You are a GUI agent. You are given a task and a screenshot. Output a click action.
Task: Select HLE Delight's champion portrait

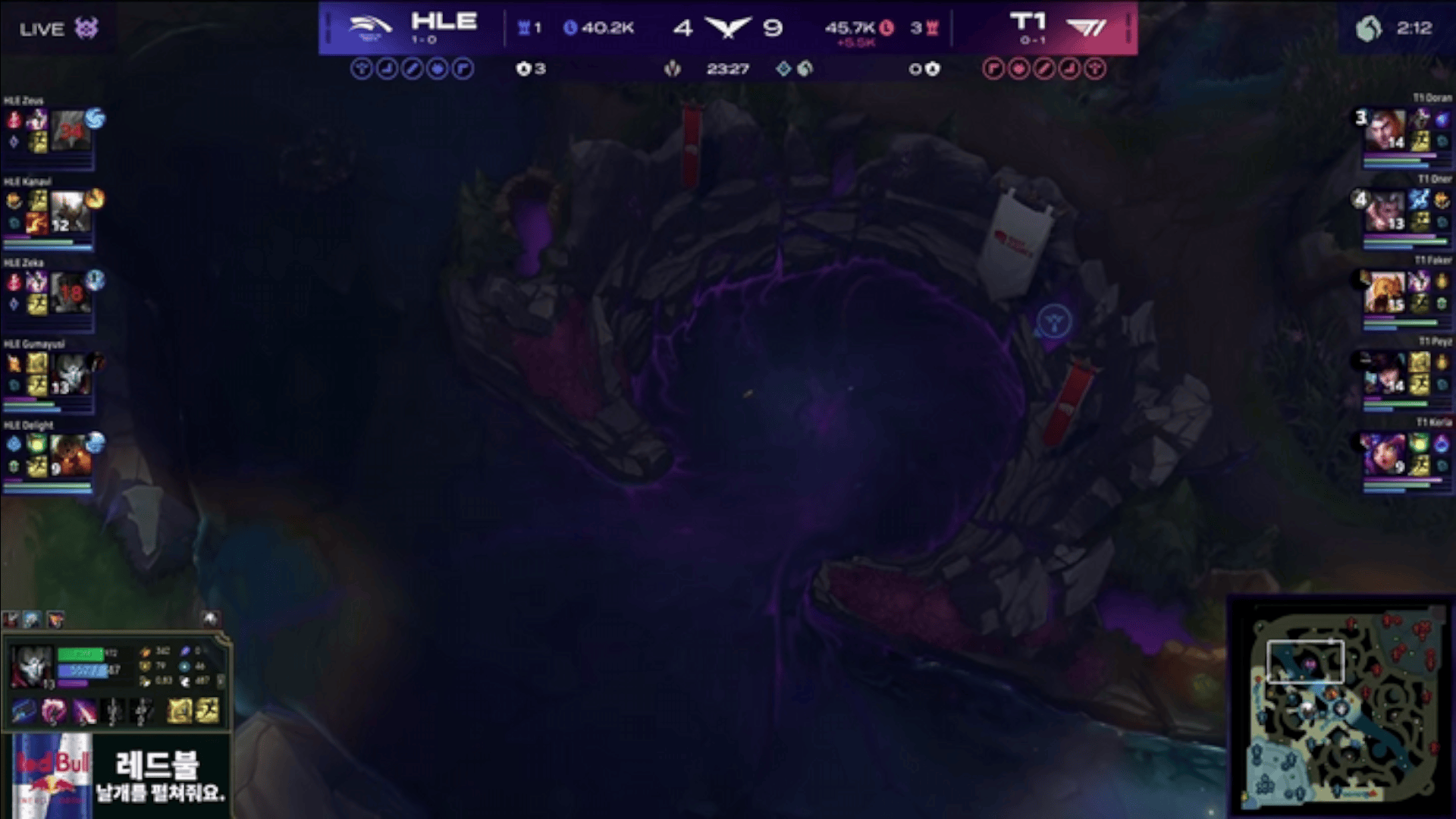pyautogui.click(x=71, y=455)
